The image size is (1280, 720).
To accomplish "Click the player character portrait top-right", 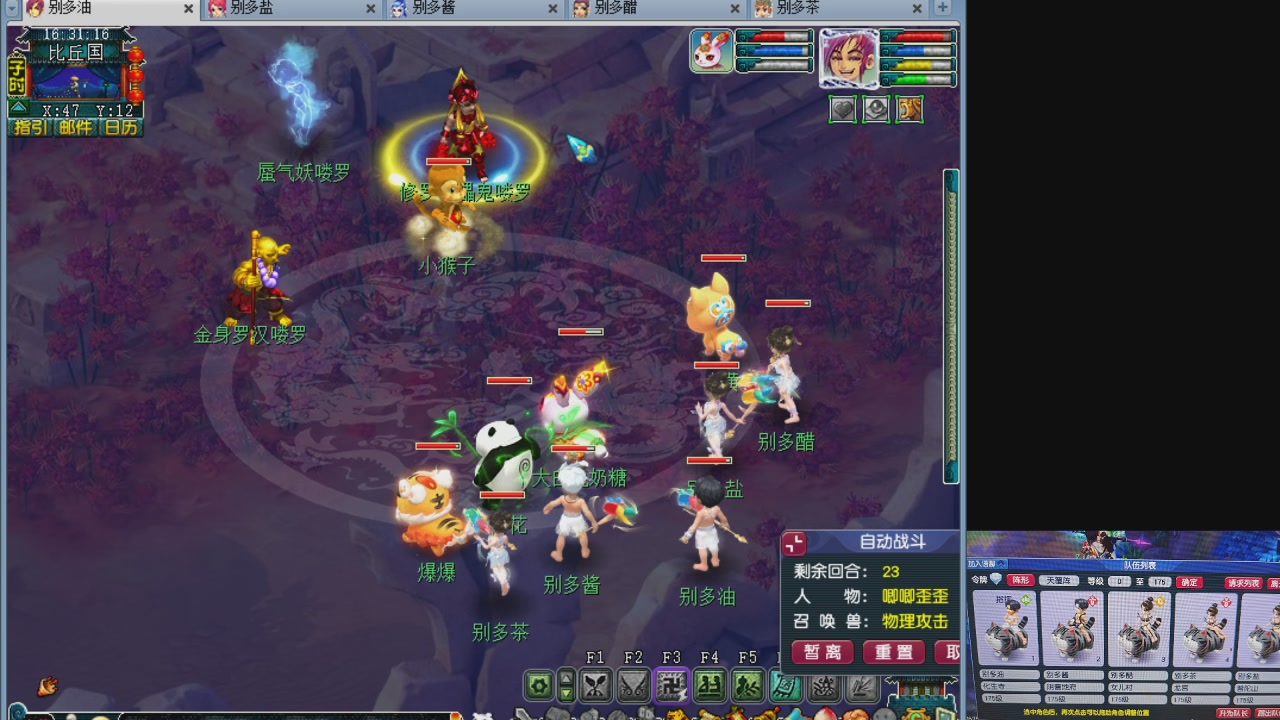I will click(849, 57).
